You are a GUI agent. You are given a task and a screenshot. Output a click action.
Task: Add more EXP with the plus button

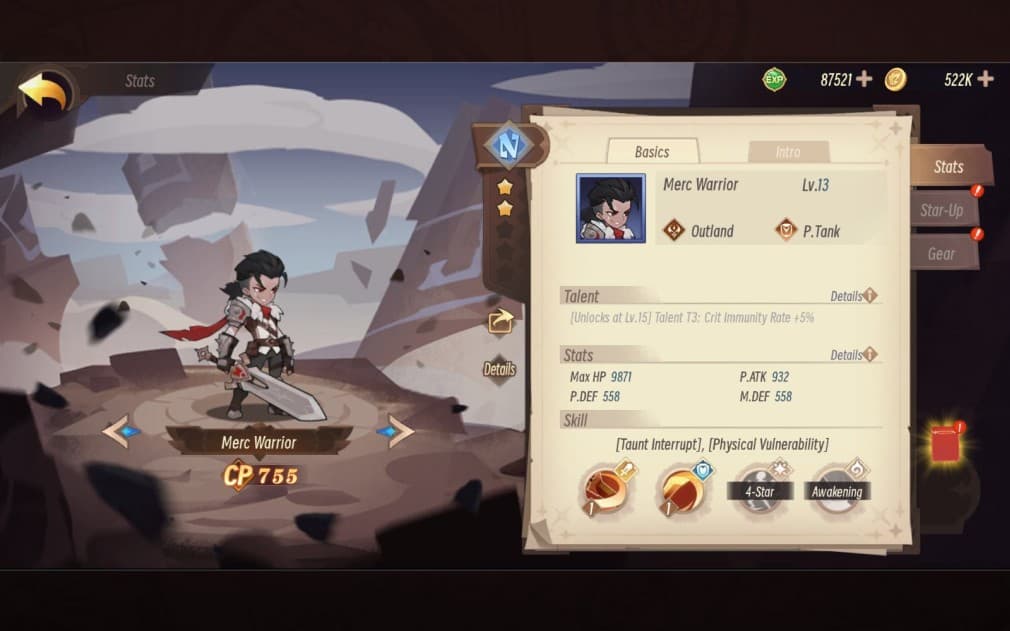tap(864, 79)
